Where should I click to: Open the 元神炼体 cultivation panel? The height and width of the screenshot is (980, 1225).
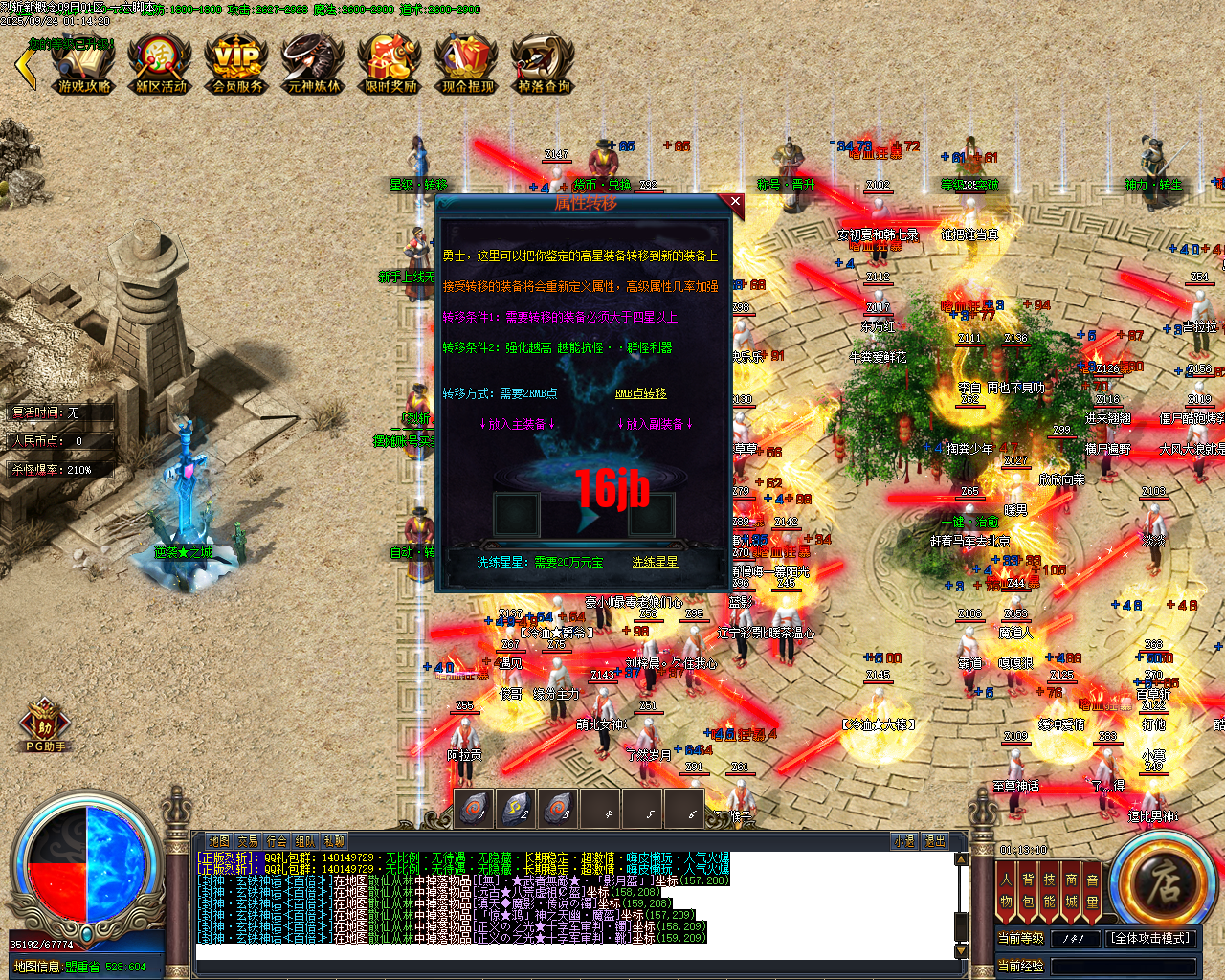[x=312, y=65]
